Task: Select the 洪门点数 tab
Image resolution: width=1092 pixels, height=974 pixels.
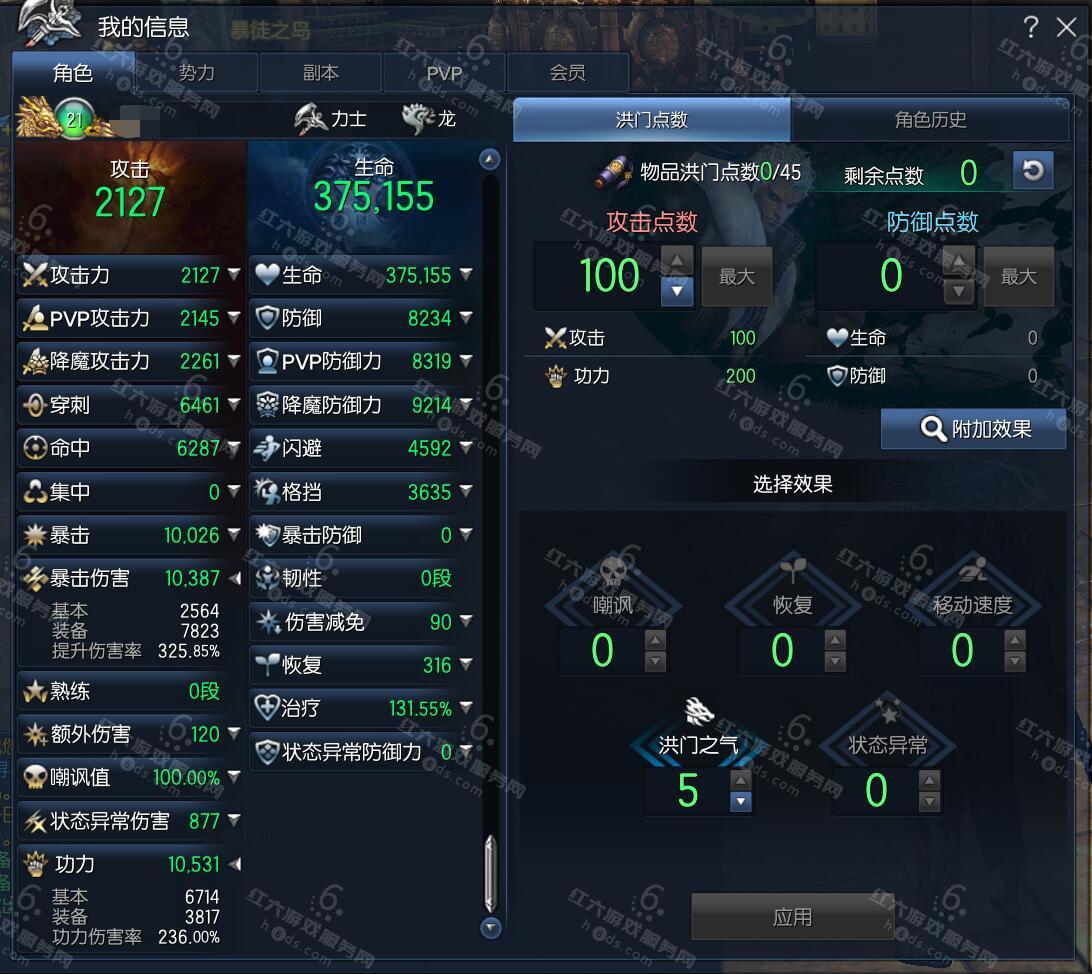Action: [652, 120]
